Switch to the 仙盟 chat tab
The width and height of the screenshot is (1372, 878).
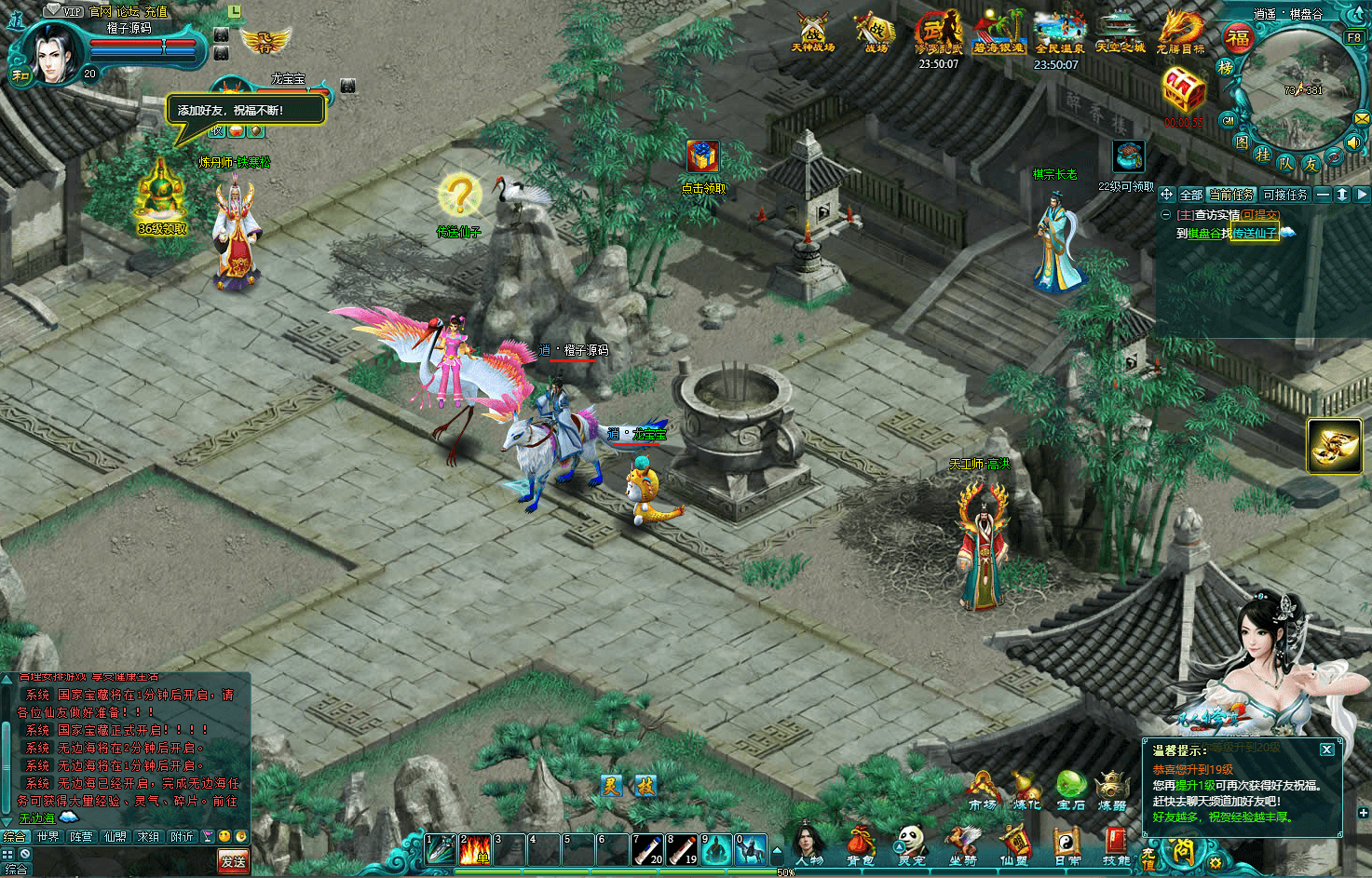115,837
